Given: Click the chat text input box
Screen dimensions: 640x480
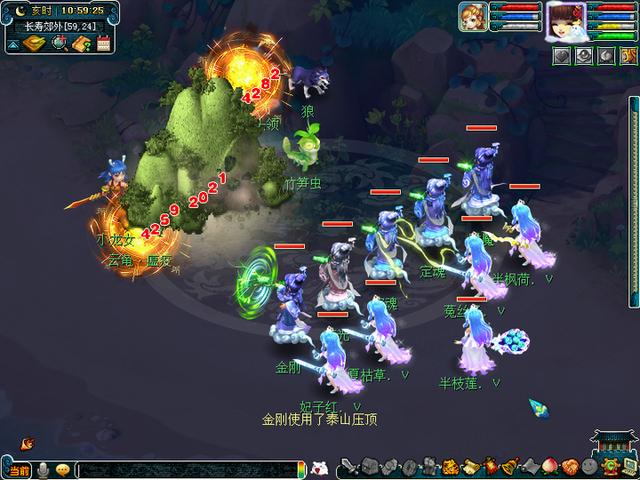Looking at the screenshot, I should pyautogui.click(x=185, y=470).
